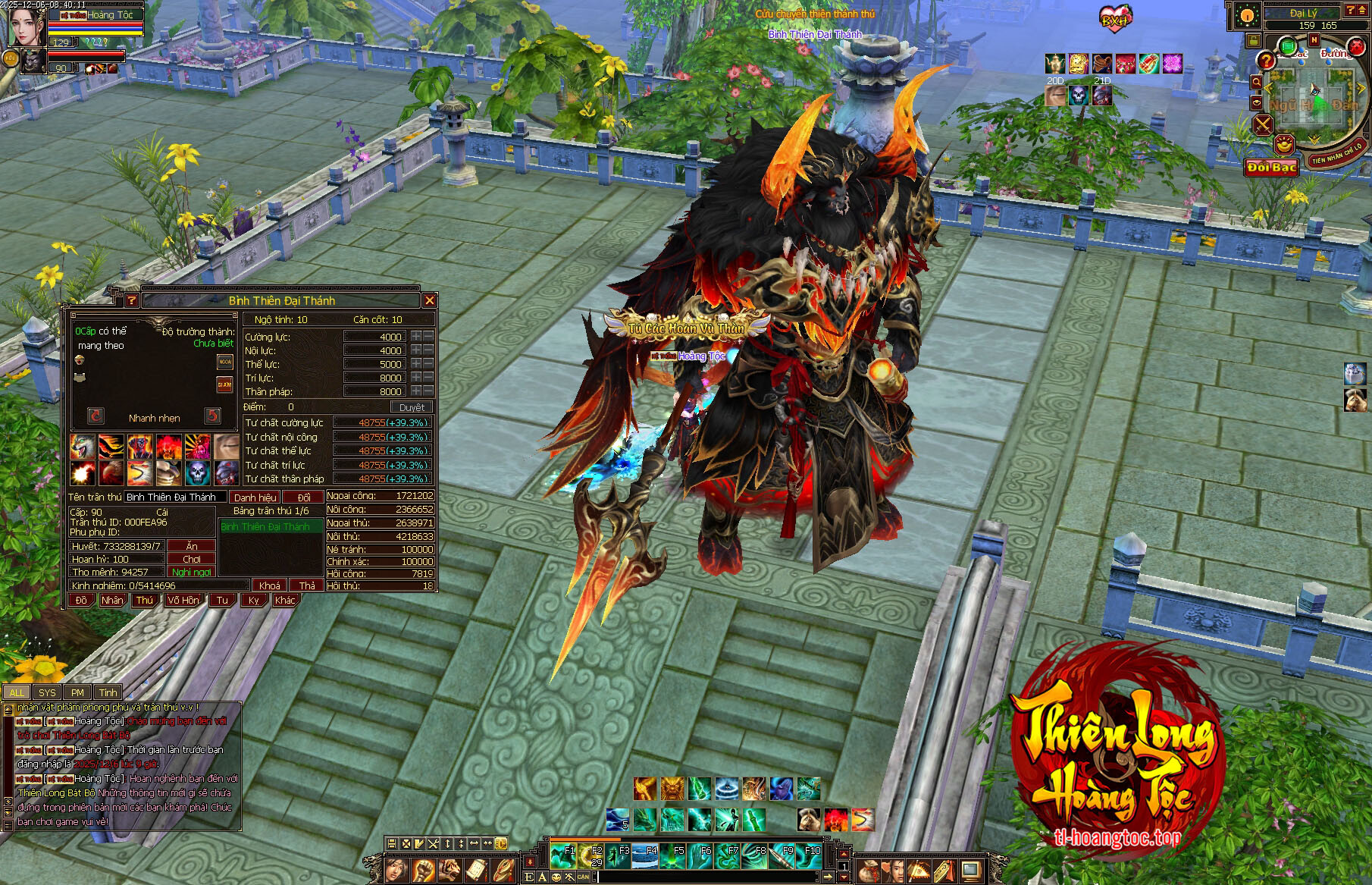
Task: Switch to the Võ Hồn tab
Action: (x=183, y=600)
